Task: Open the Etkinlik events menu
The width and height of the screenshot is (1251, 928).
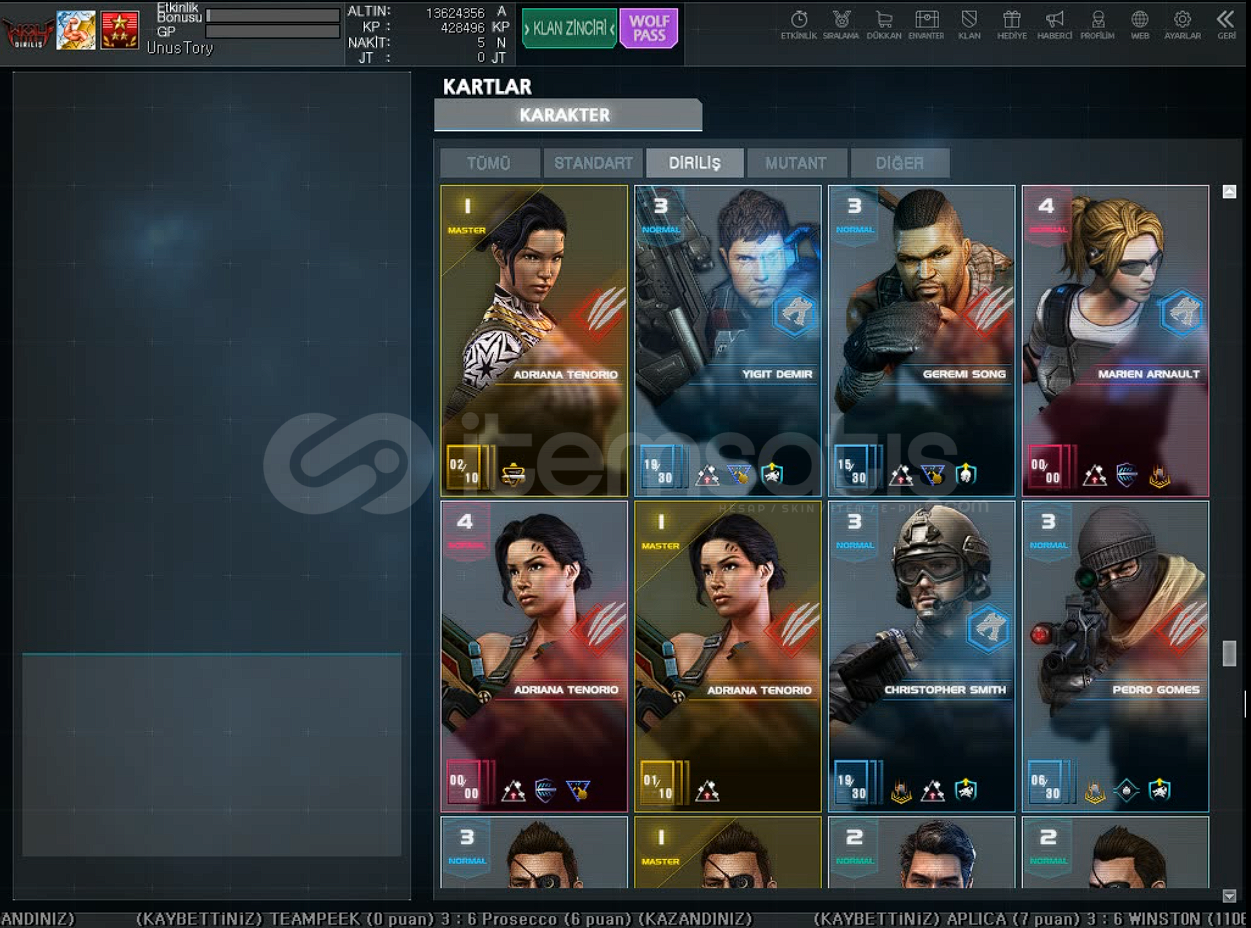Action: click(799, 25)
